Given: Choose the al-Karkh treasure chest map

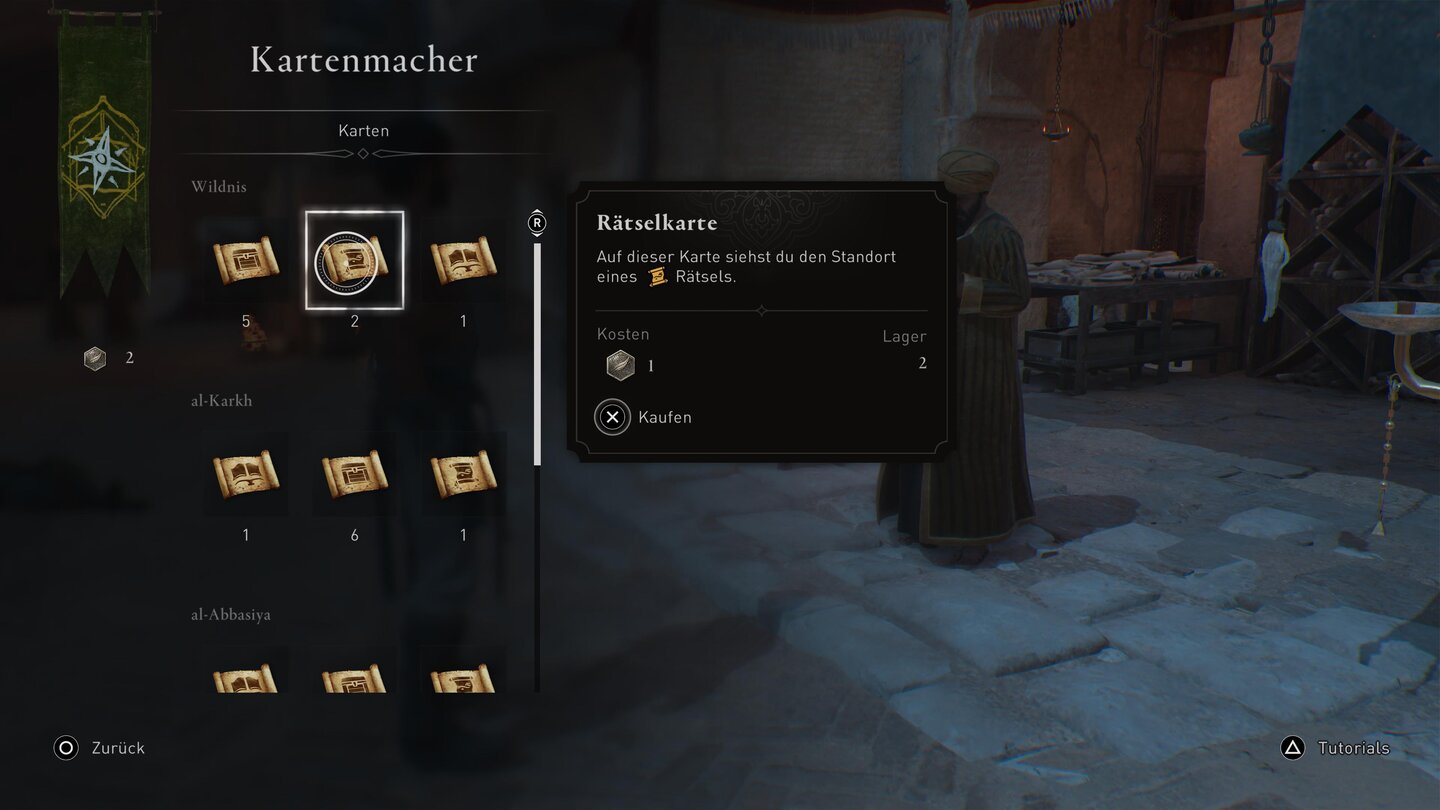Looking at the screenshot, I should [355, 474].
